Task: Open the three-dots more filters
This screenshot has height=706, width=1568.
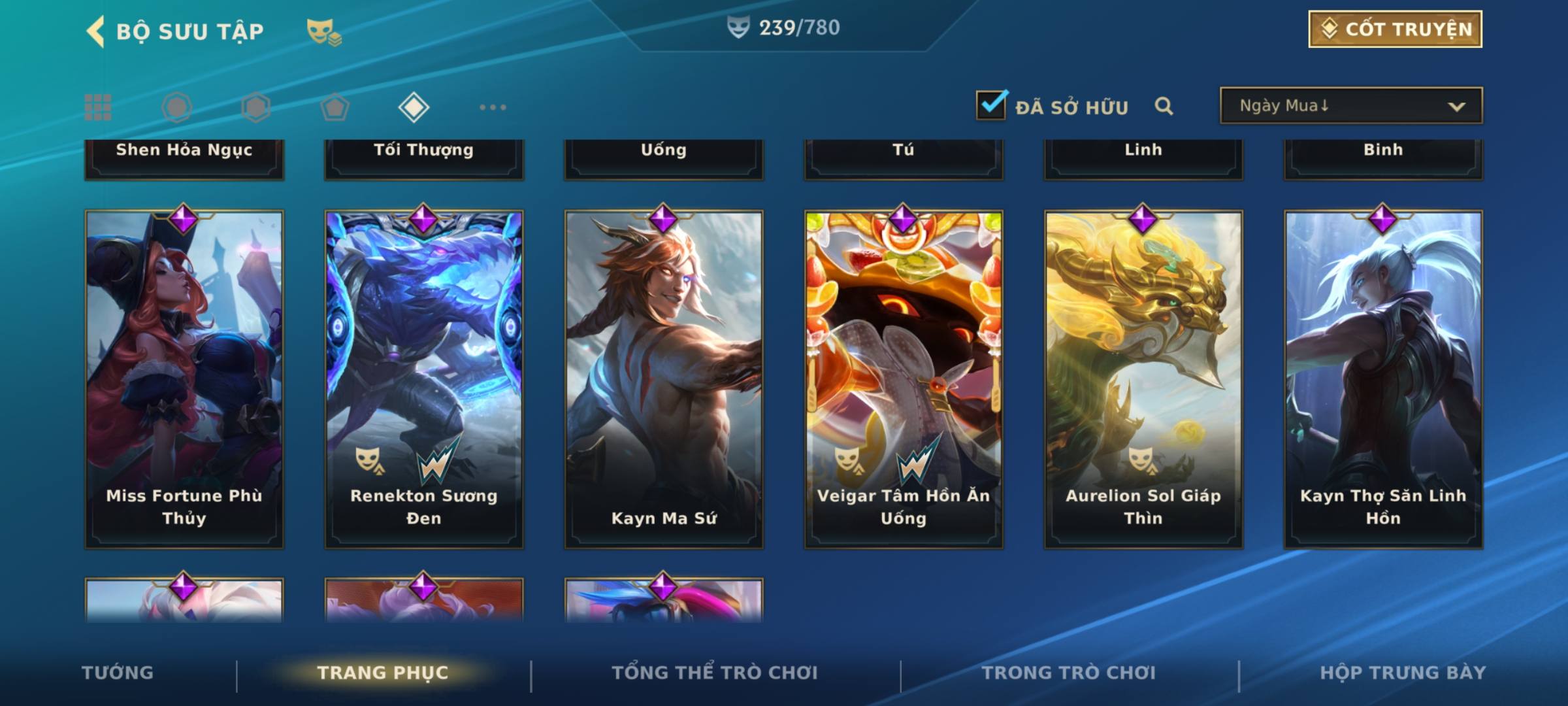Action: [493, 107]
